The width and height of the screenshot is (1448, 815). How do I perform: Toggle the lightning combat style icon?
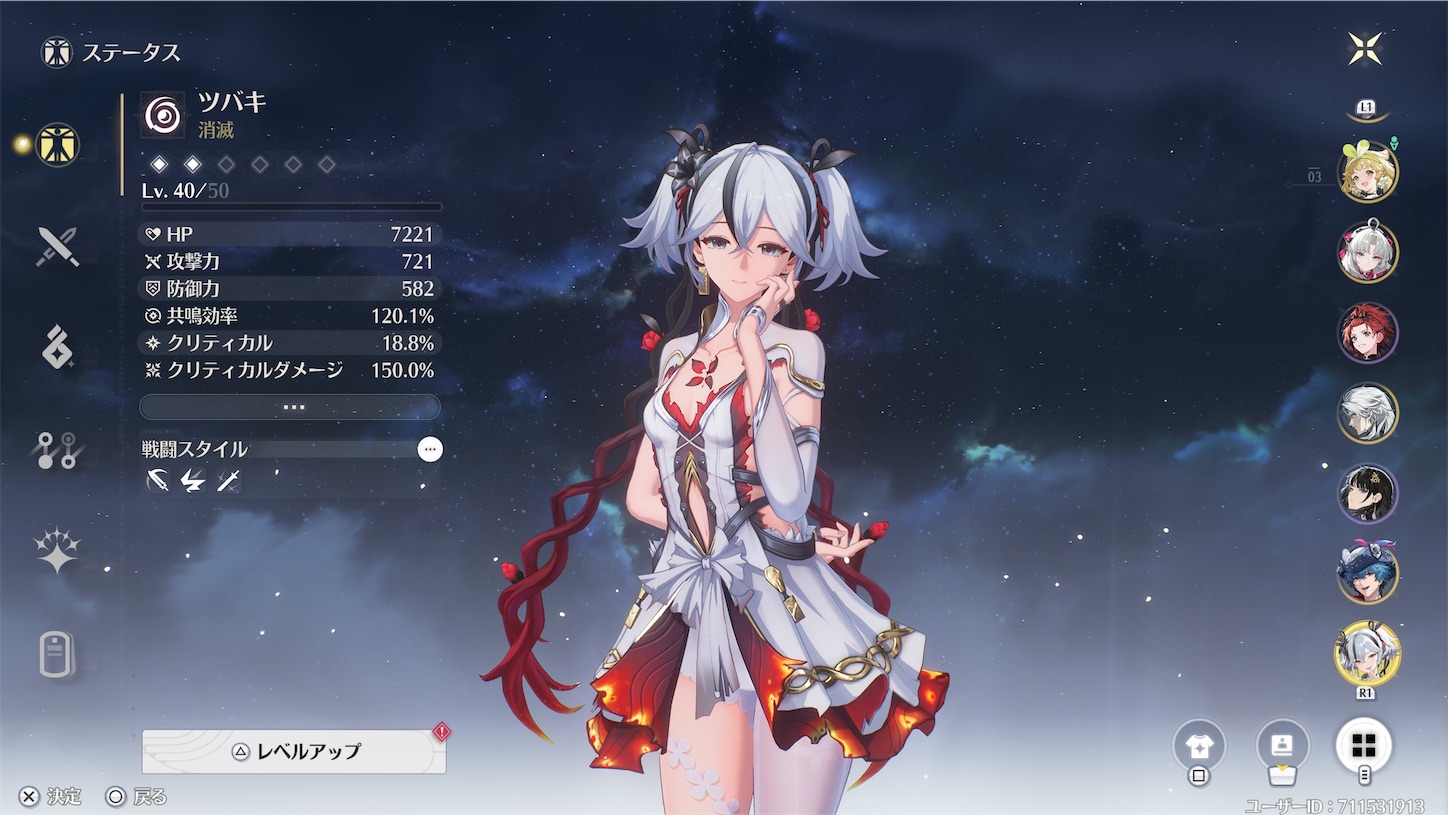click(x=191, y=481)
